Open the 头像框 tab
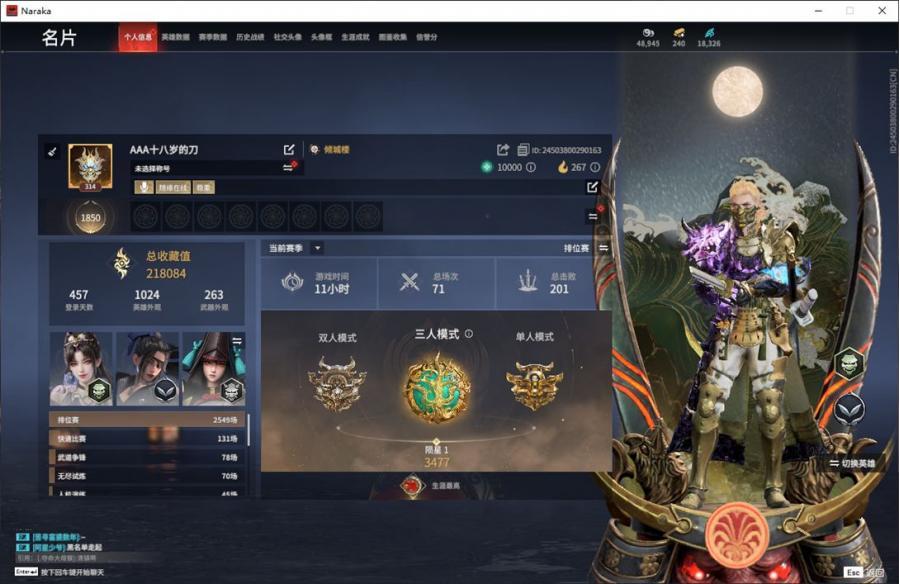This screenshot has width=900, height=584. [x=321, y=37]
